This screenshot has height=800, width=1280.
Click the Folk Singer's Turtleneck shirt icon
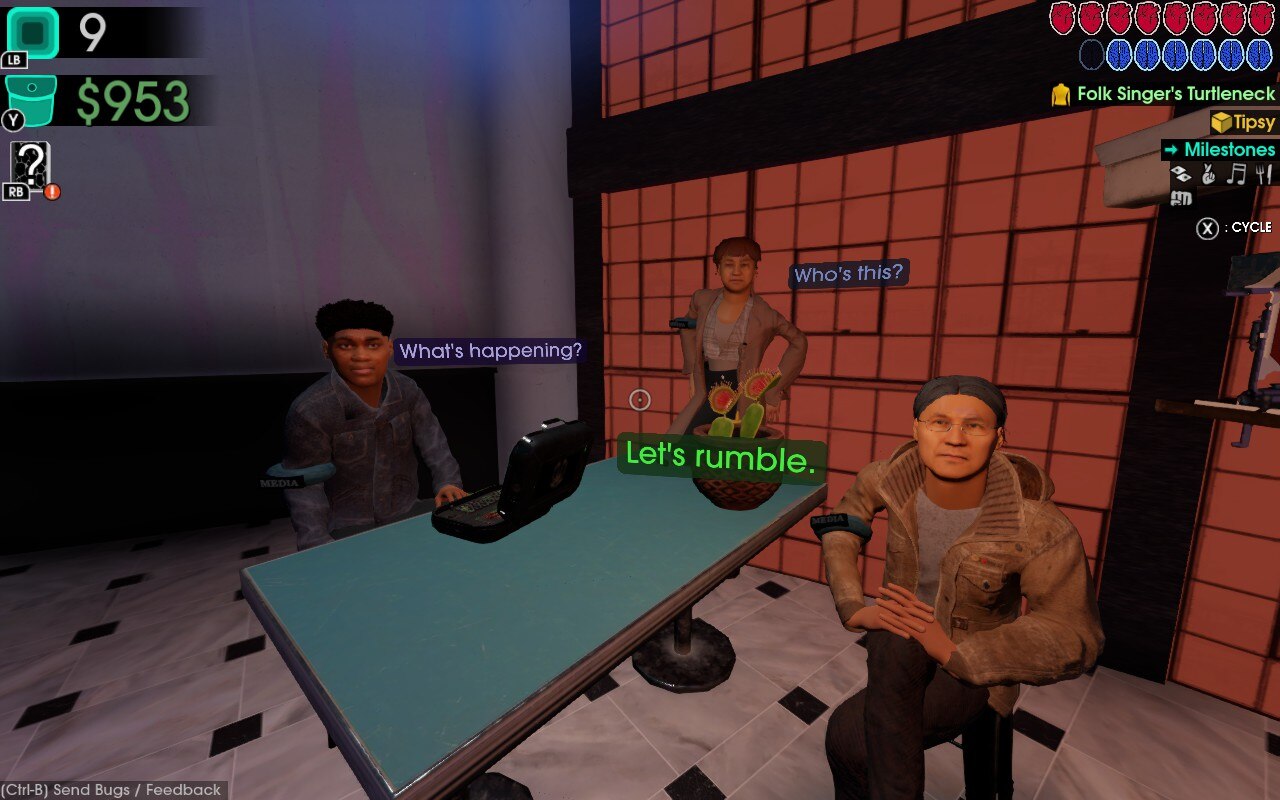pos(1062,97)
